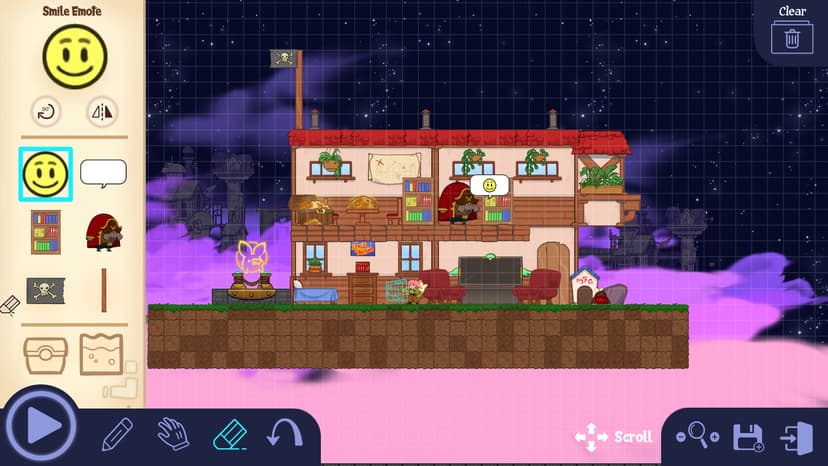The image size is (828, 466).
Task: Select the wooden pole item
Action: [103, 290]
